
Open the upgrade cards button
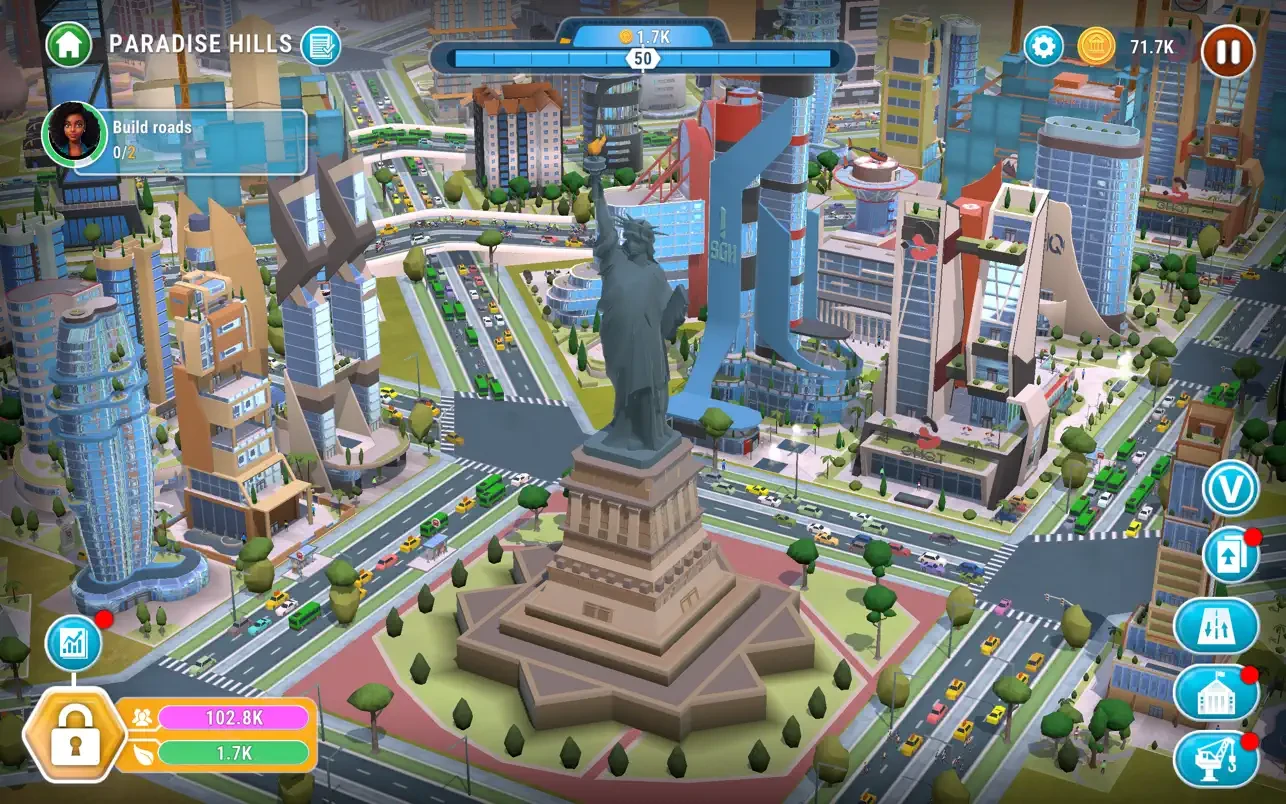pyautogui.click(x=1230, y=556)
